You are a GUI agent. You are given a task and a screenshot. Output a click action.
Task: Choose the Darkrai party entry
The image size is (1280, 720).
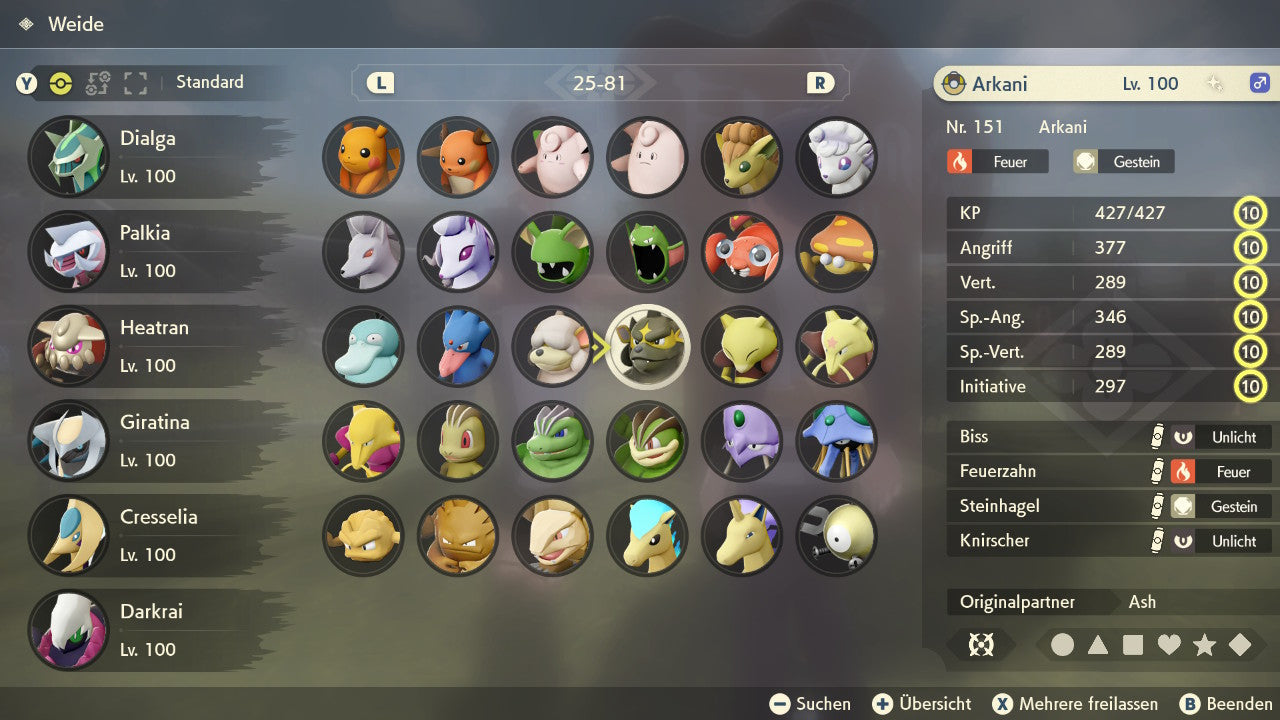[150, 630]
